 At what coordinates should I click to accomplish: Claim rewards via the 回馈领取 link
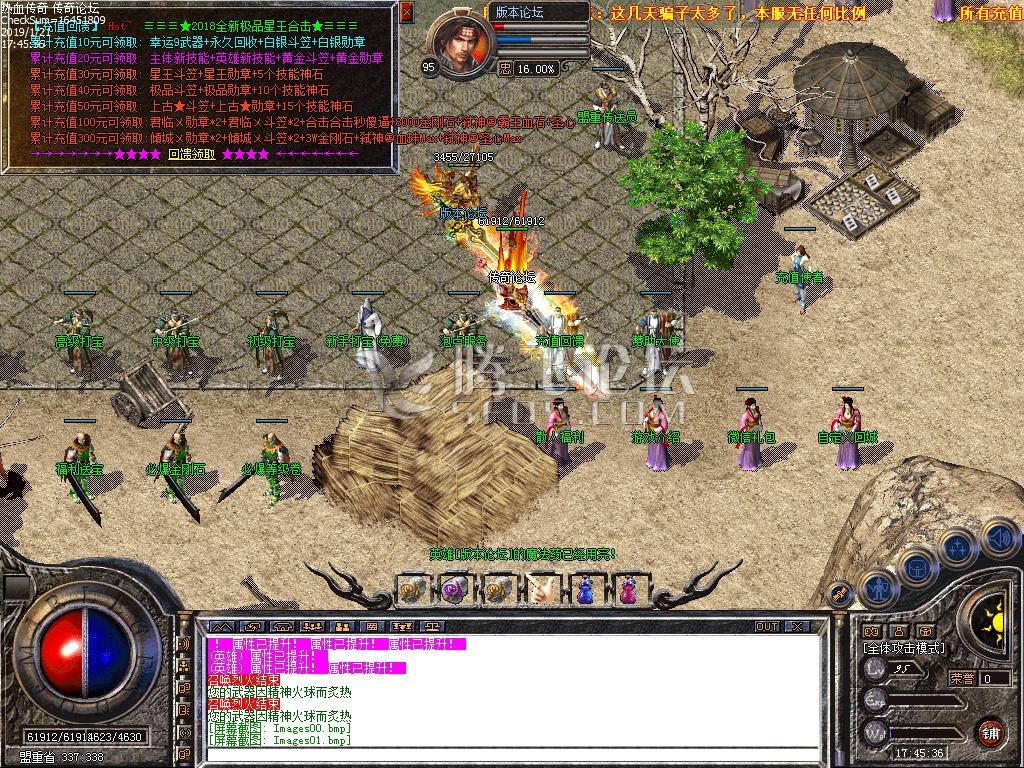[191, 154]
